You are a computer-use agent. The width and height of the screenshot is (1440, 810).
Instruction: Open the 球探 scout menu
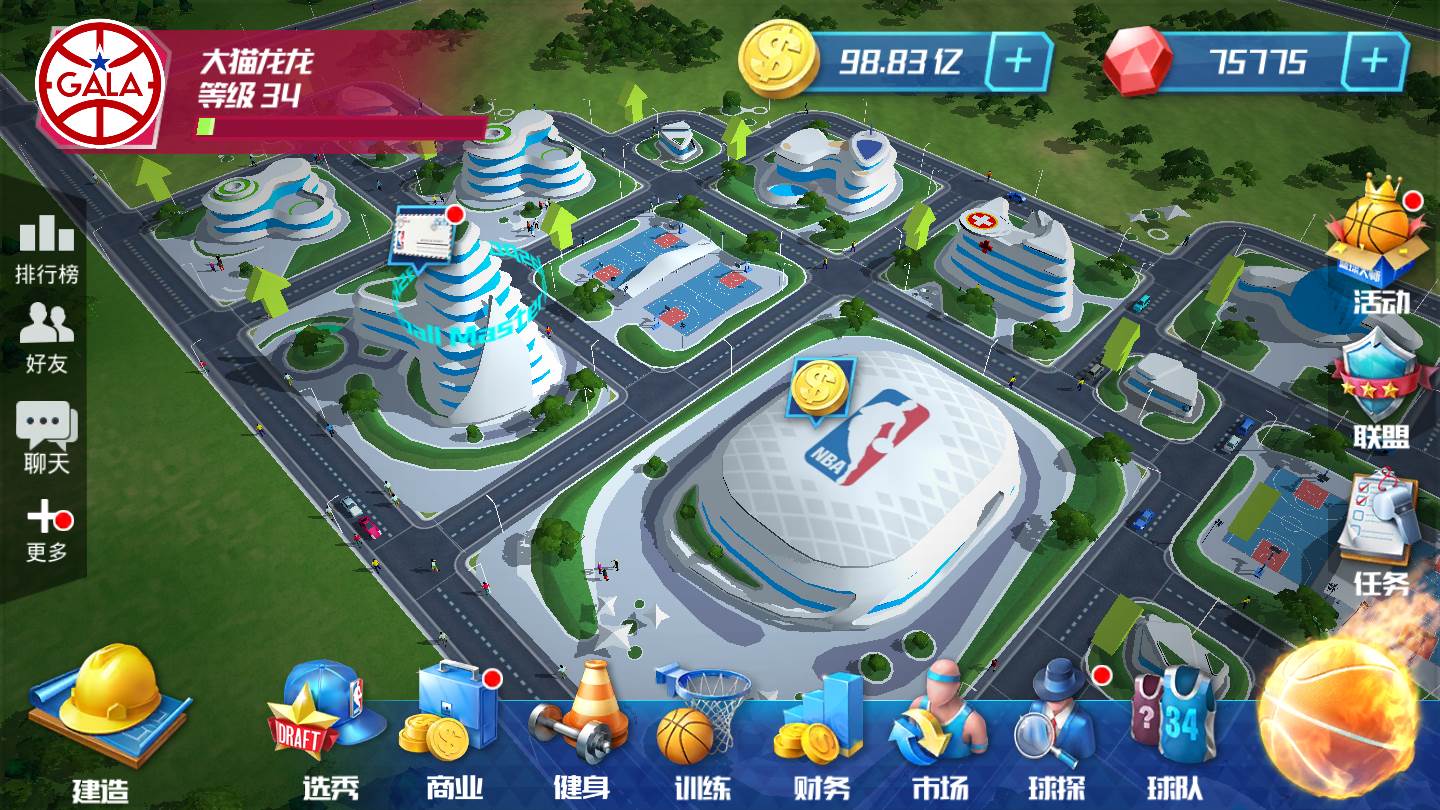click(1057, 730)
